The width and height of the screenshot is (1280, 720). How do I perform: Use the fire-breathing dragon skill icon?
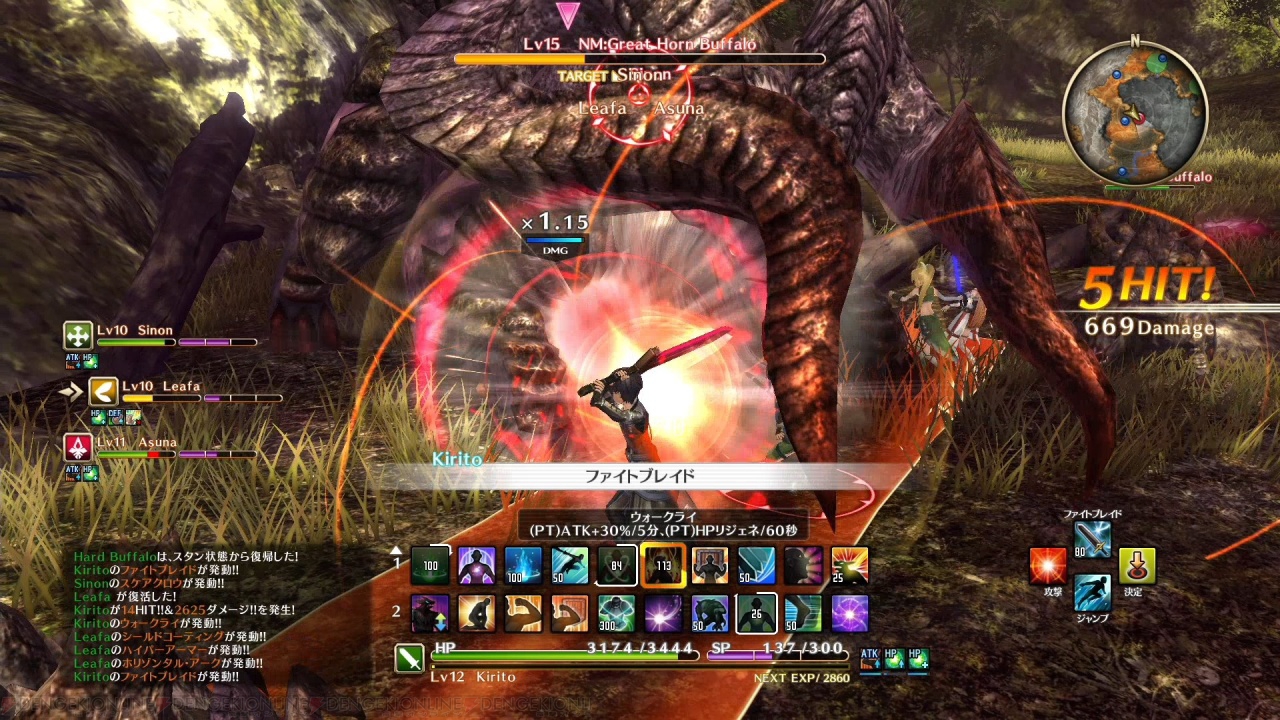849,565
